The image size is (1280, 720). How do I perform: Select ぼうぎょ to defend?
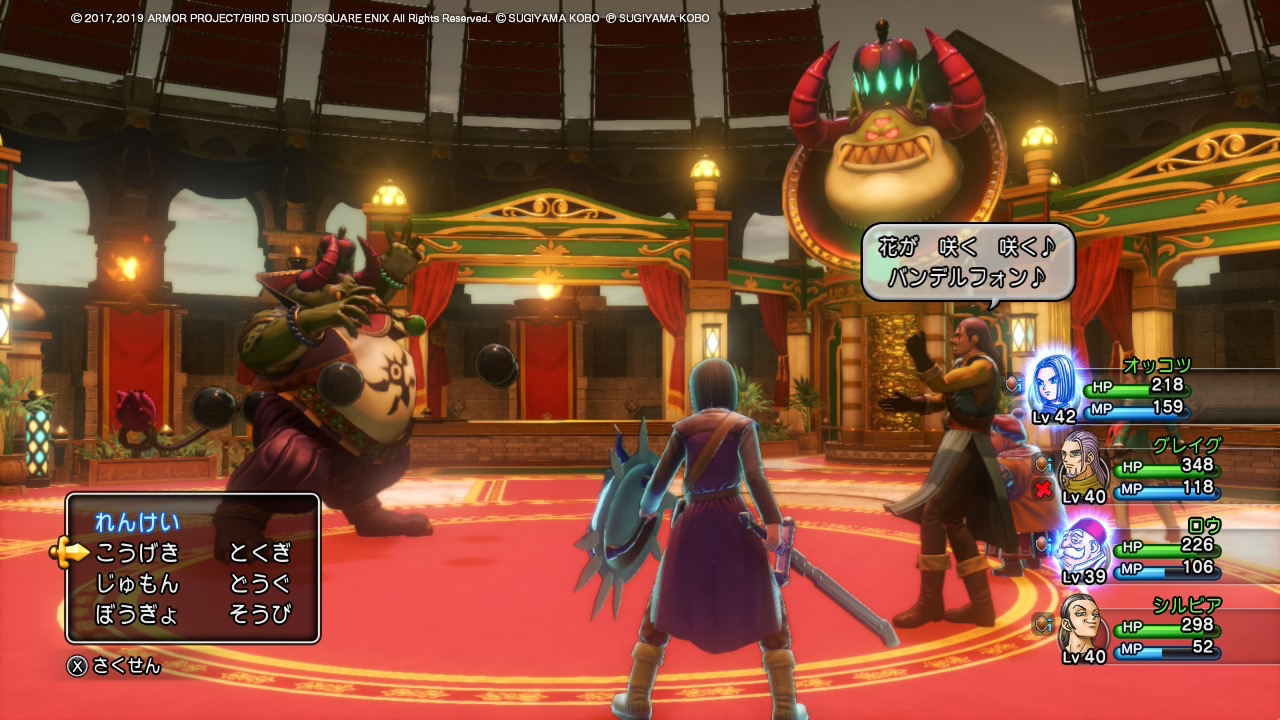click(137, 614)
